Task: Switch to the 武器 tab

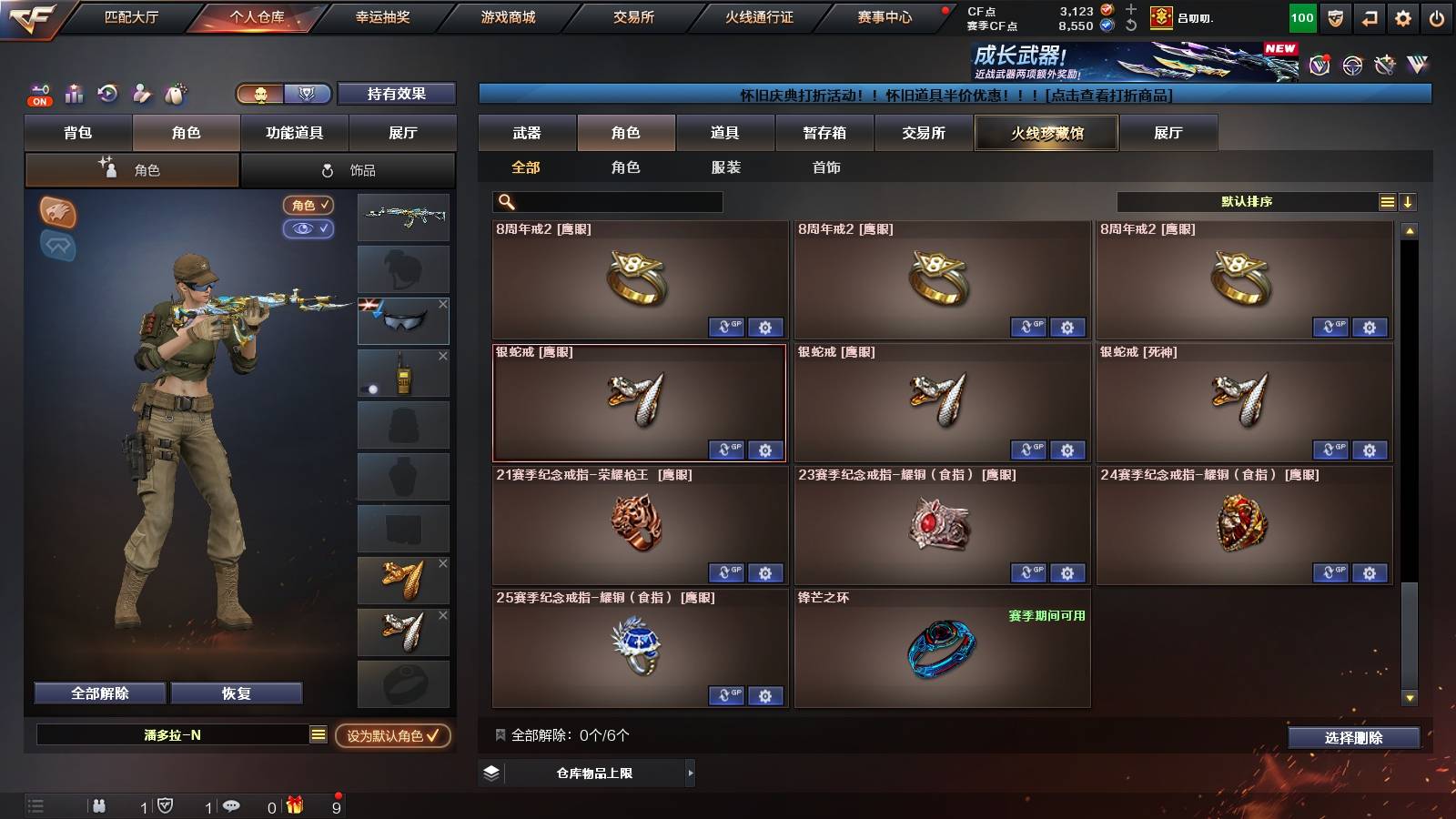Action: pos(528,133)
